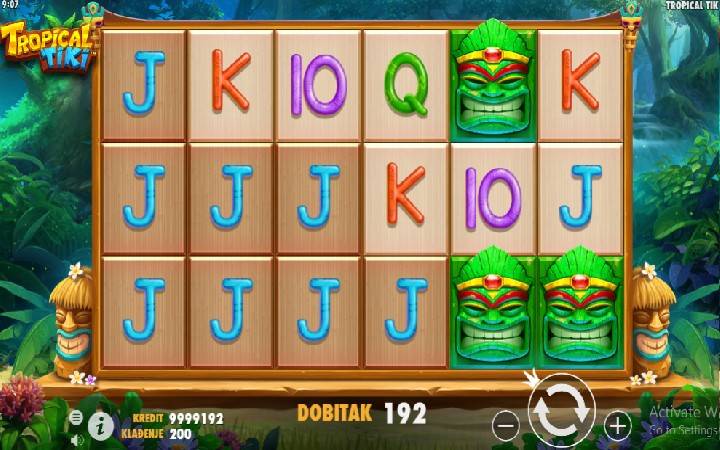The image size is (720, 450).
Task: Open the game info (i) button
Action: pyautogui.click(x=100, y=426)
